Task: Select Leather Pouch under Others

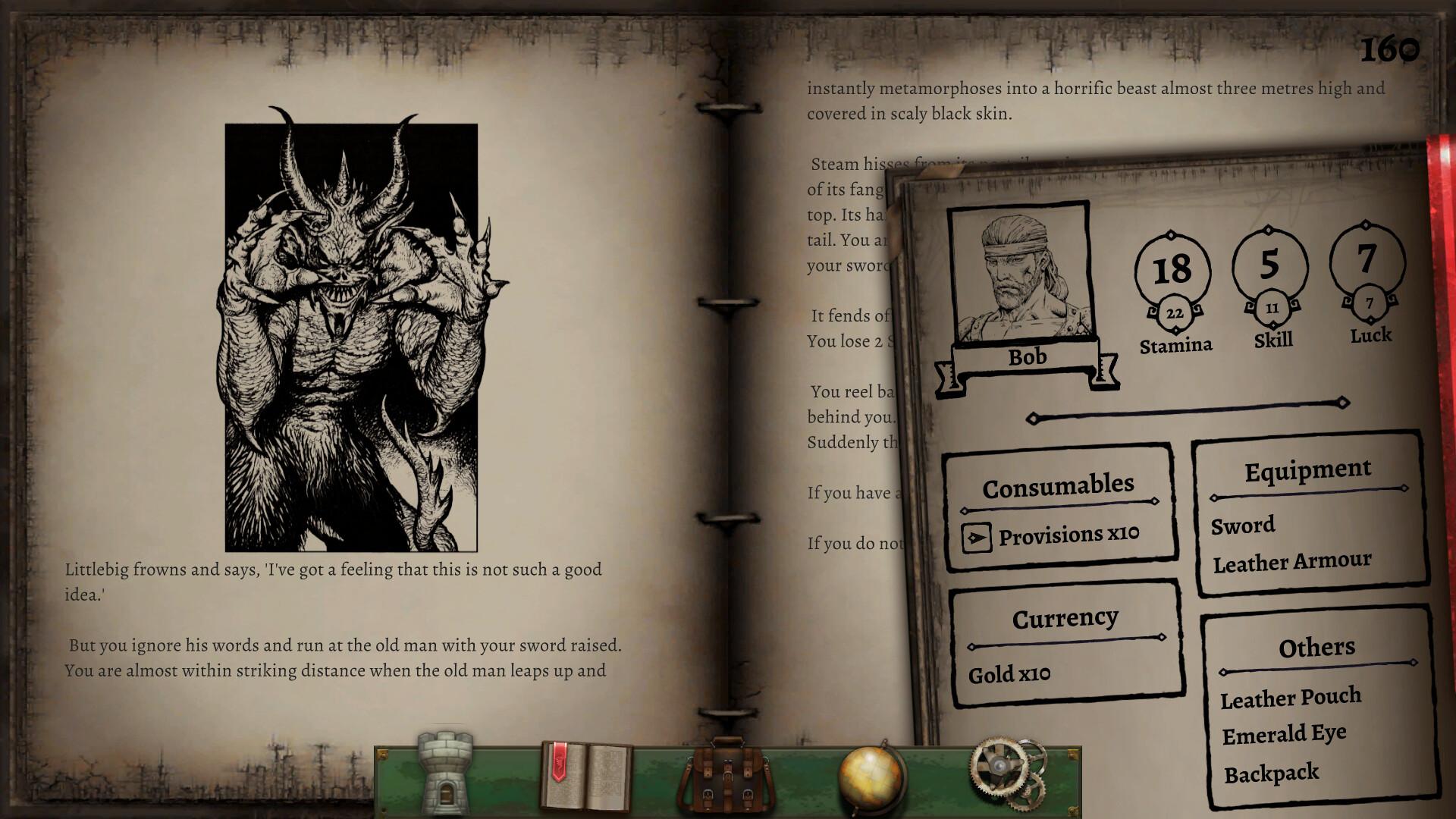Action: point(1291,697)
